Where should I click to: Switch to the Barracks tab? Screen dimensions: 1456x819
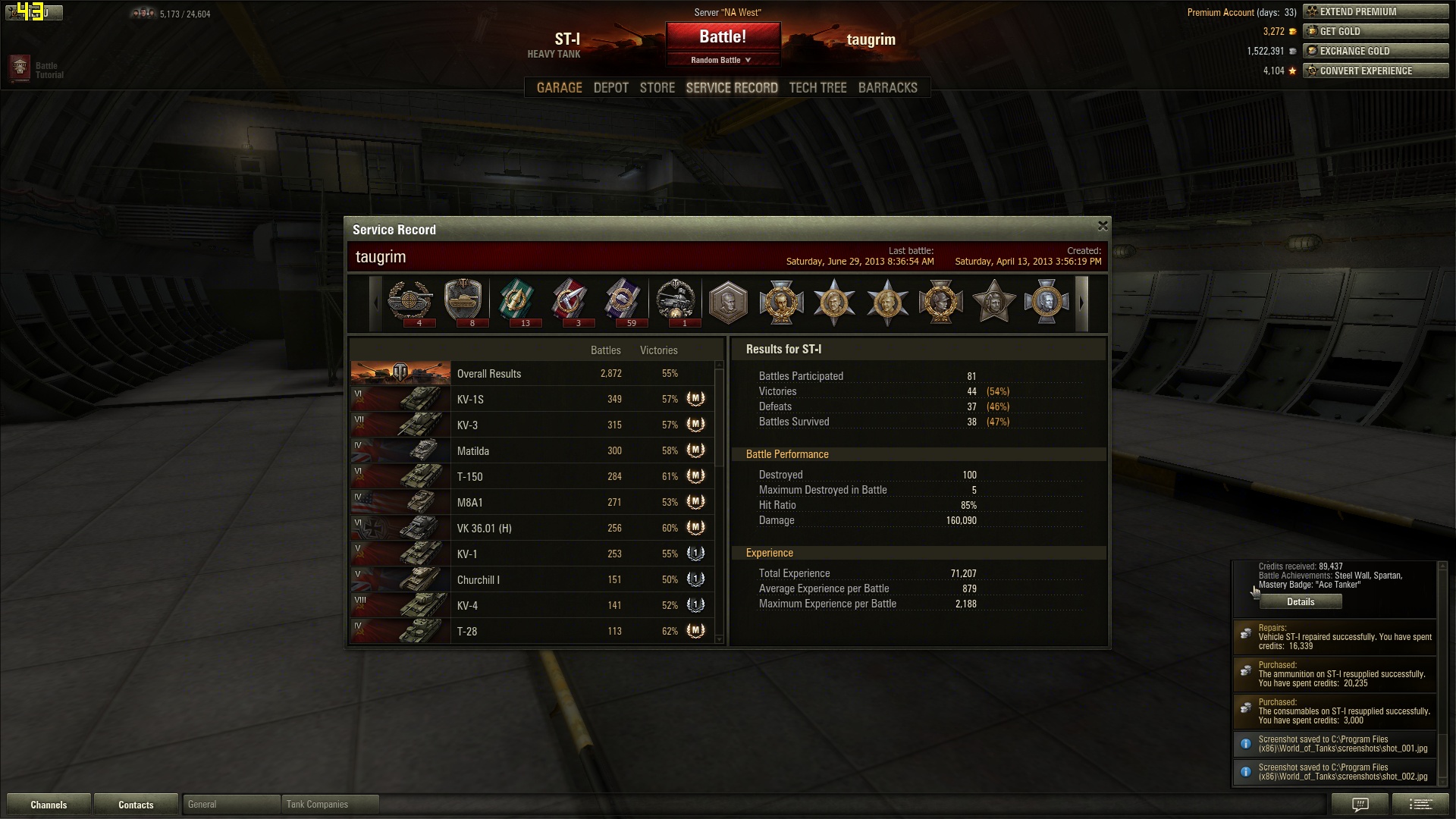pyautogui.click(x=887, y=88)
